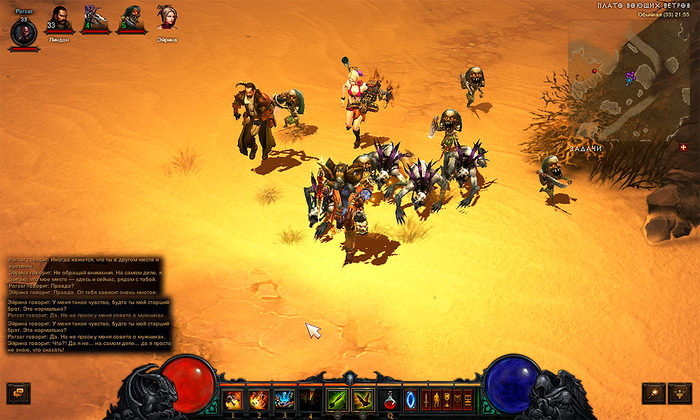Trigger the blue skill in slot 3

(x=284, y=399)
